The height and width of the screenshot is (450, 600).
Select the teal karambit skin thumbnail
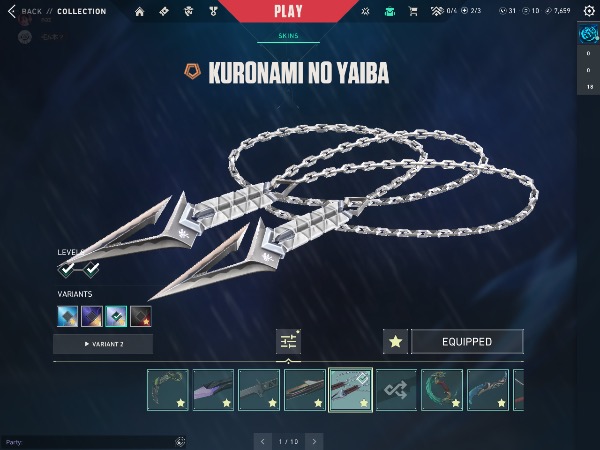pos(441,390)
